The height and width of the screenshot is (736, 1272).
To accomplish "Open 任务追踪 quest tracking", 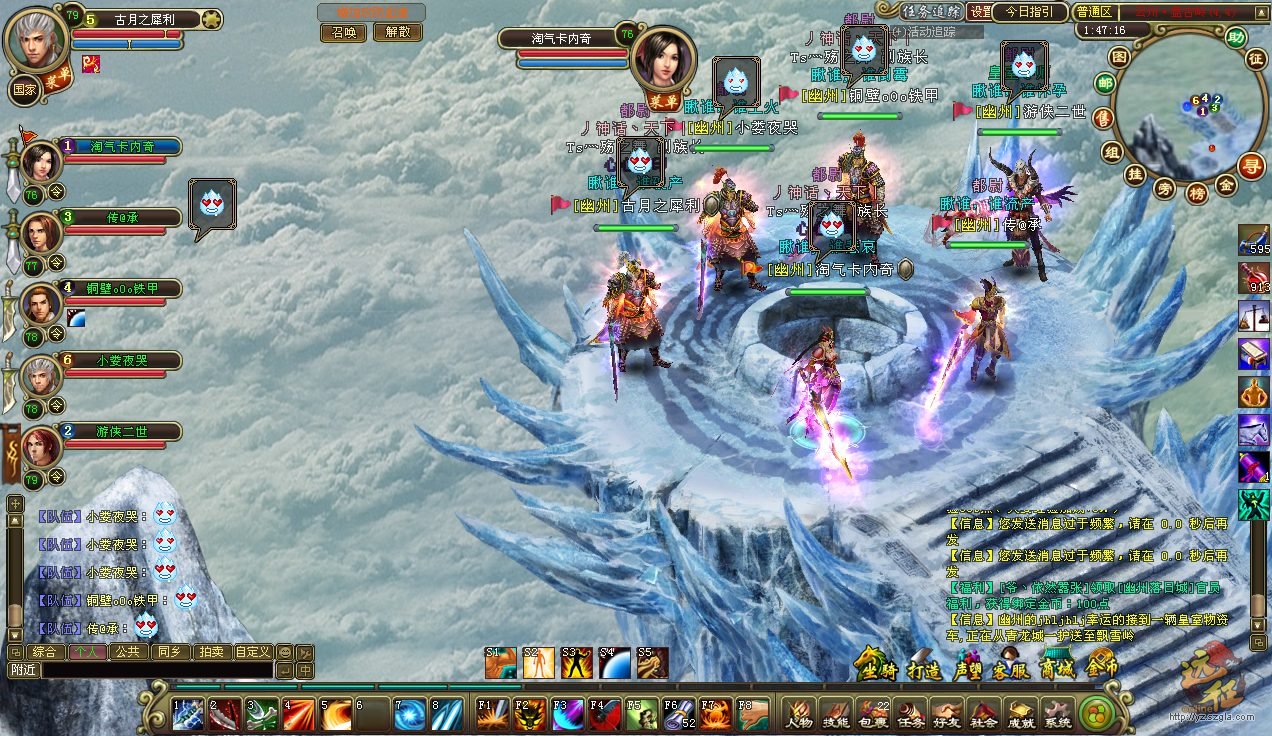I will [932, 11].
